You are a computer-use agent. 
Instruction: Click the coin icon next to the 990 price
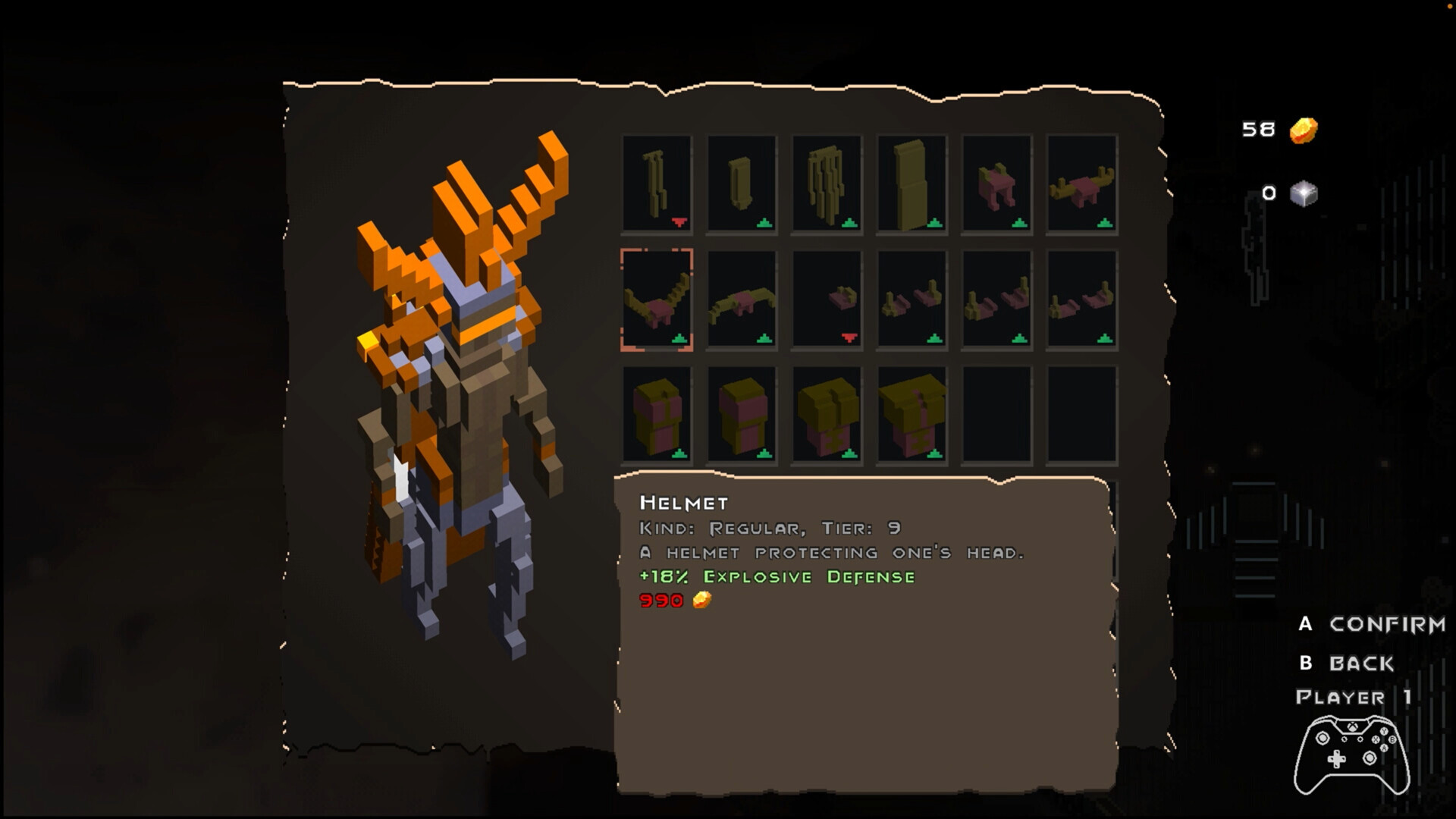click(x=701, y=601)
